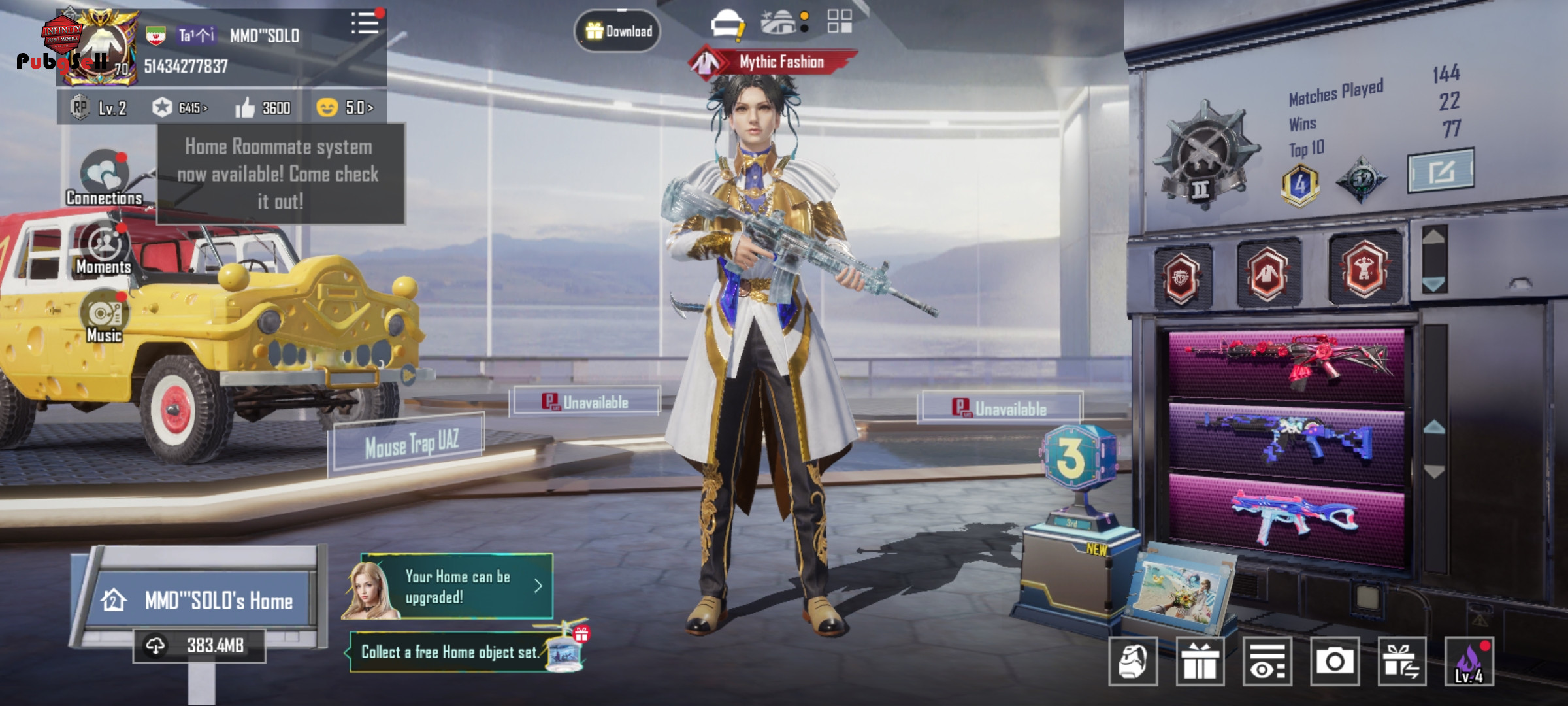The height and width of the screenshot is (706, 1568).
Task: Open the Moments feed
Action: click(x=104, y=249)
